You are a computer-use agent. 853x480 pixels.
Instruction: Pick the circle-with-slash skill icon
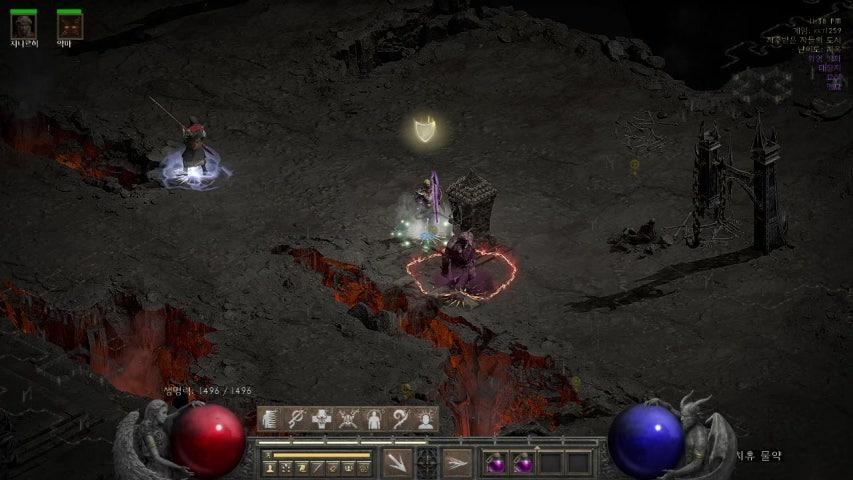point(296,420)
